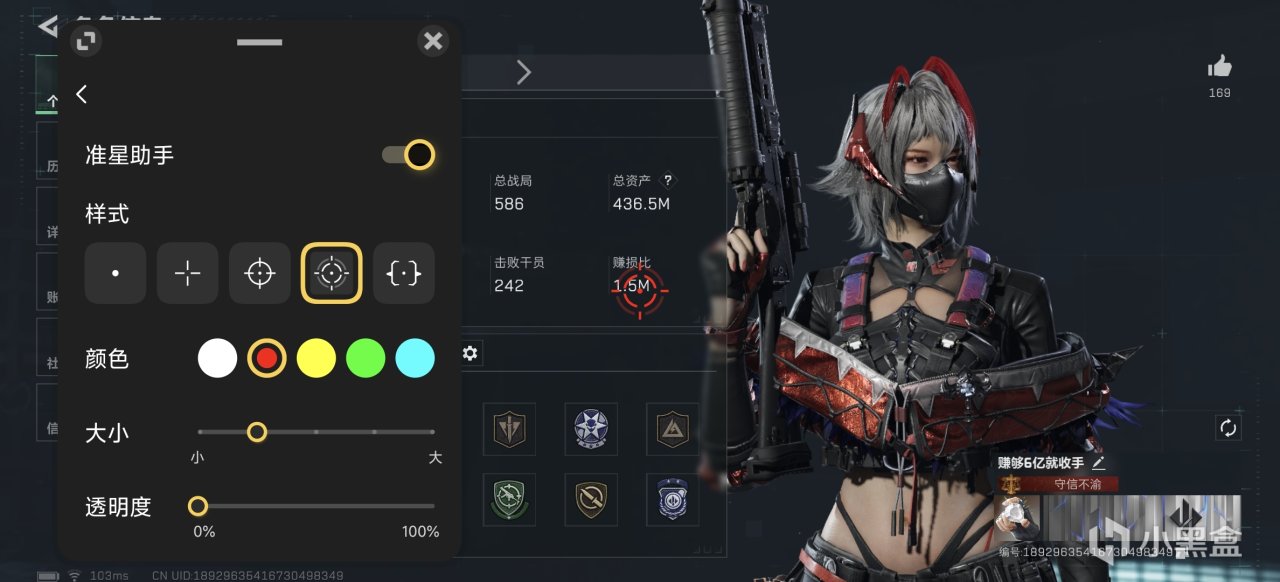Close the crosshair assistant overlay panel
Screen dimensions: 1280x582
coord(432,41)
